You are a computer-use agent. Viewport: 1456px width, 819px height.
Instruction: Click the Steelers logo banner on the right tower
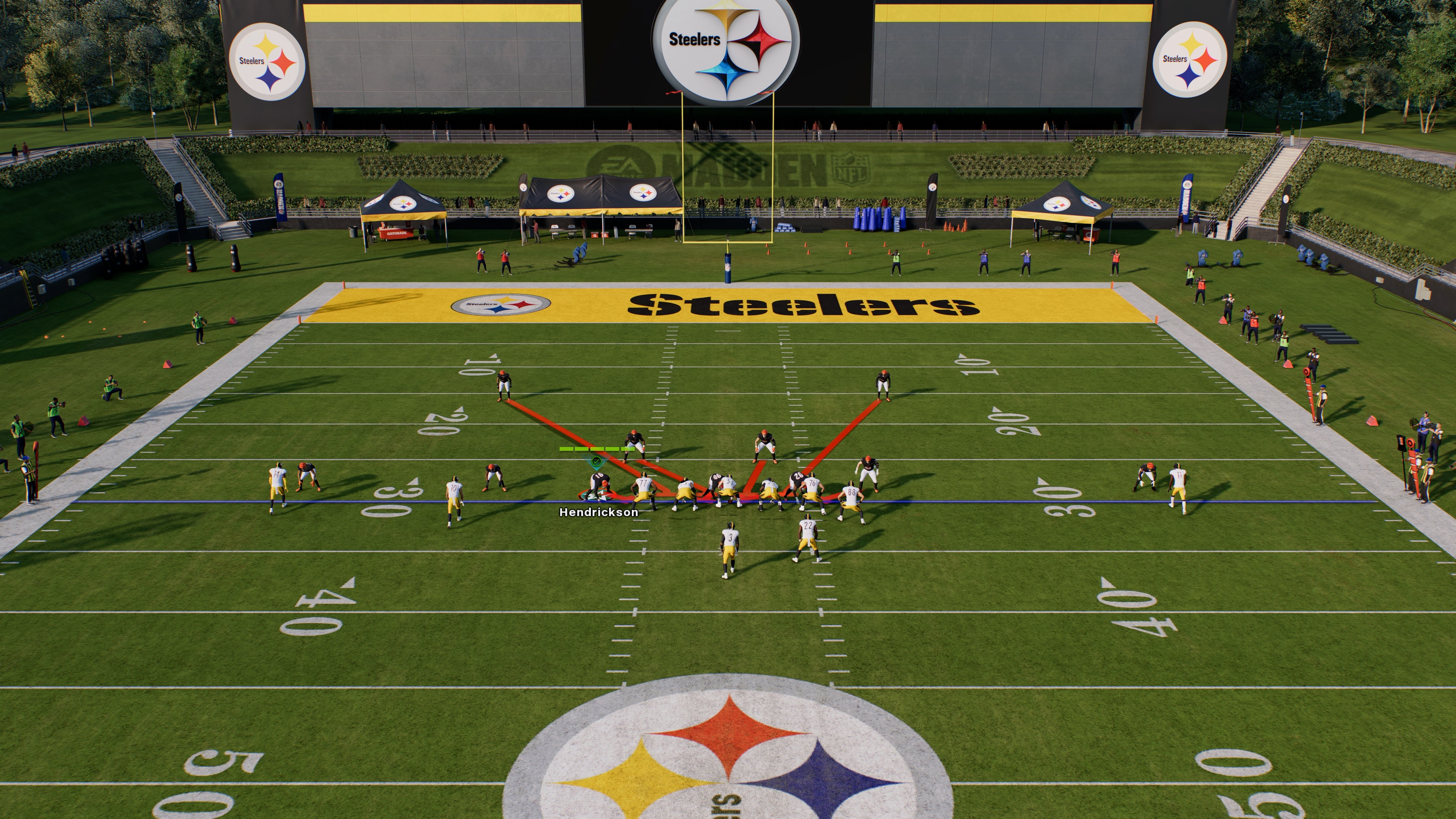[x=1192, y=58]
